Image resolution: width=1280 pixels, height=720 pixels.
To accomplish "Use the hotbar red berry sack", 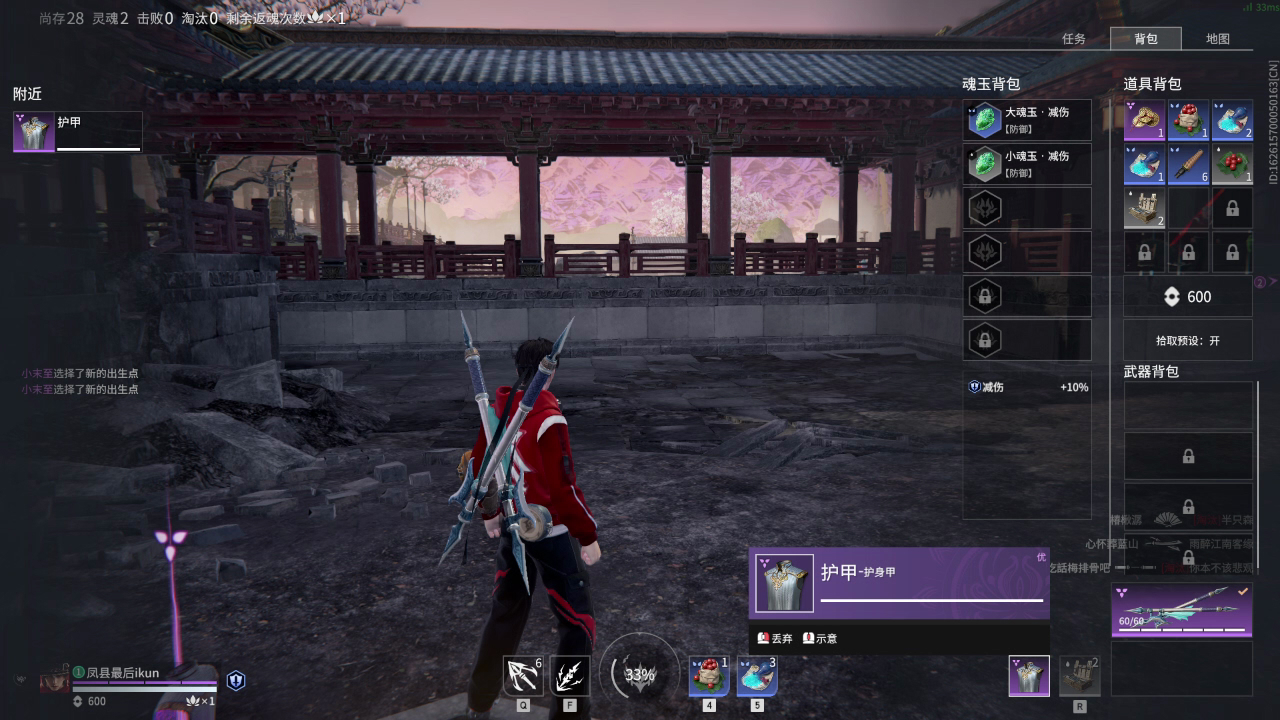I will tap(708, 676).
